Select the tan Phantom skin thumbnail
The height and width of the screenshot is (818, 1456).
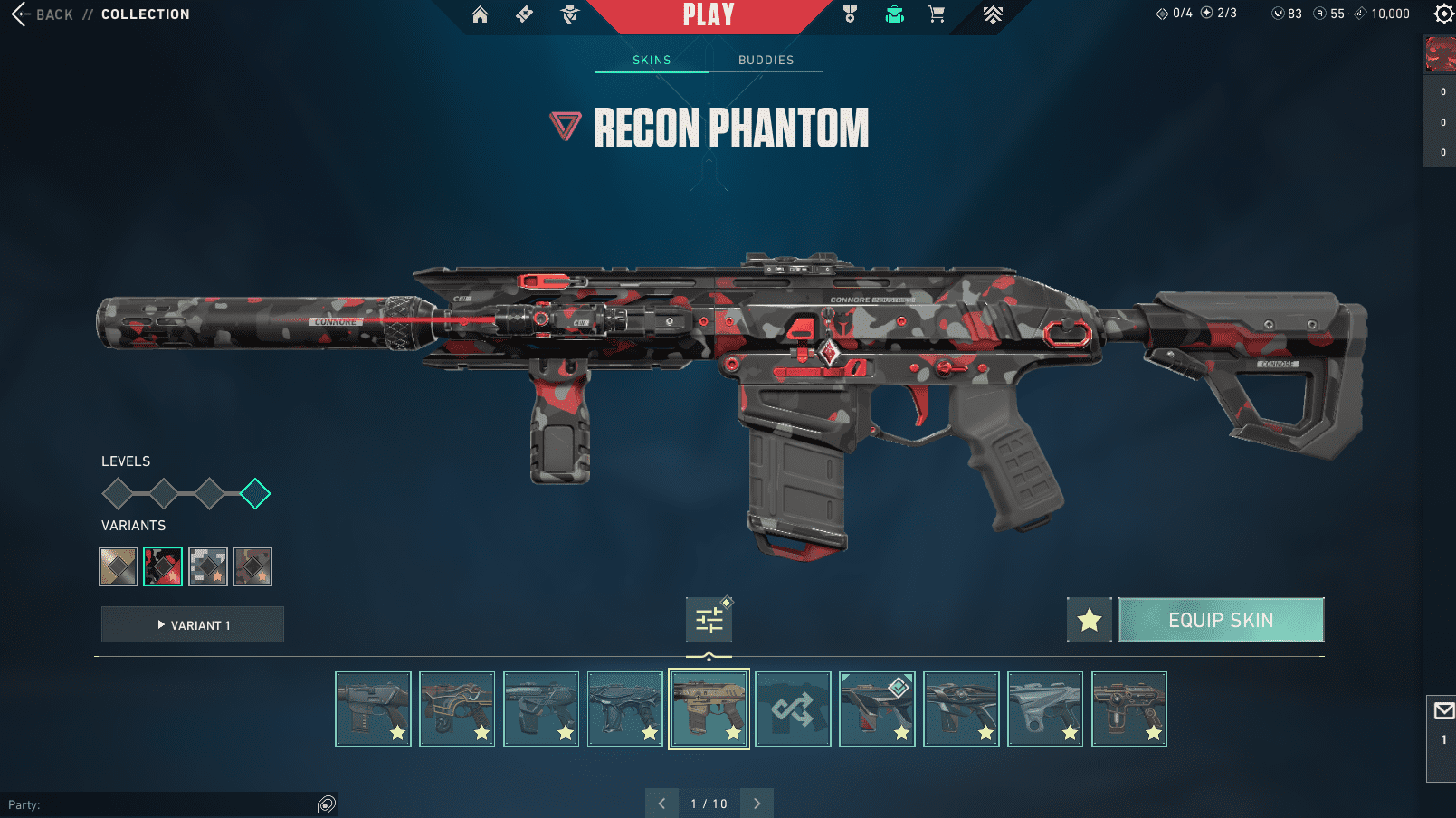(709, 709)
